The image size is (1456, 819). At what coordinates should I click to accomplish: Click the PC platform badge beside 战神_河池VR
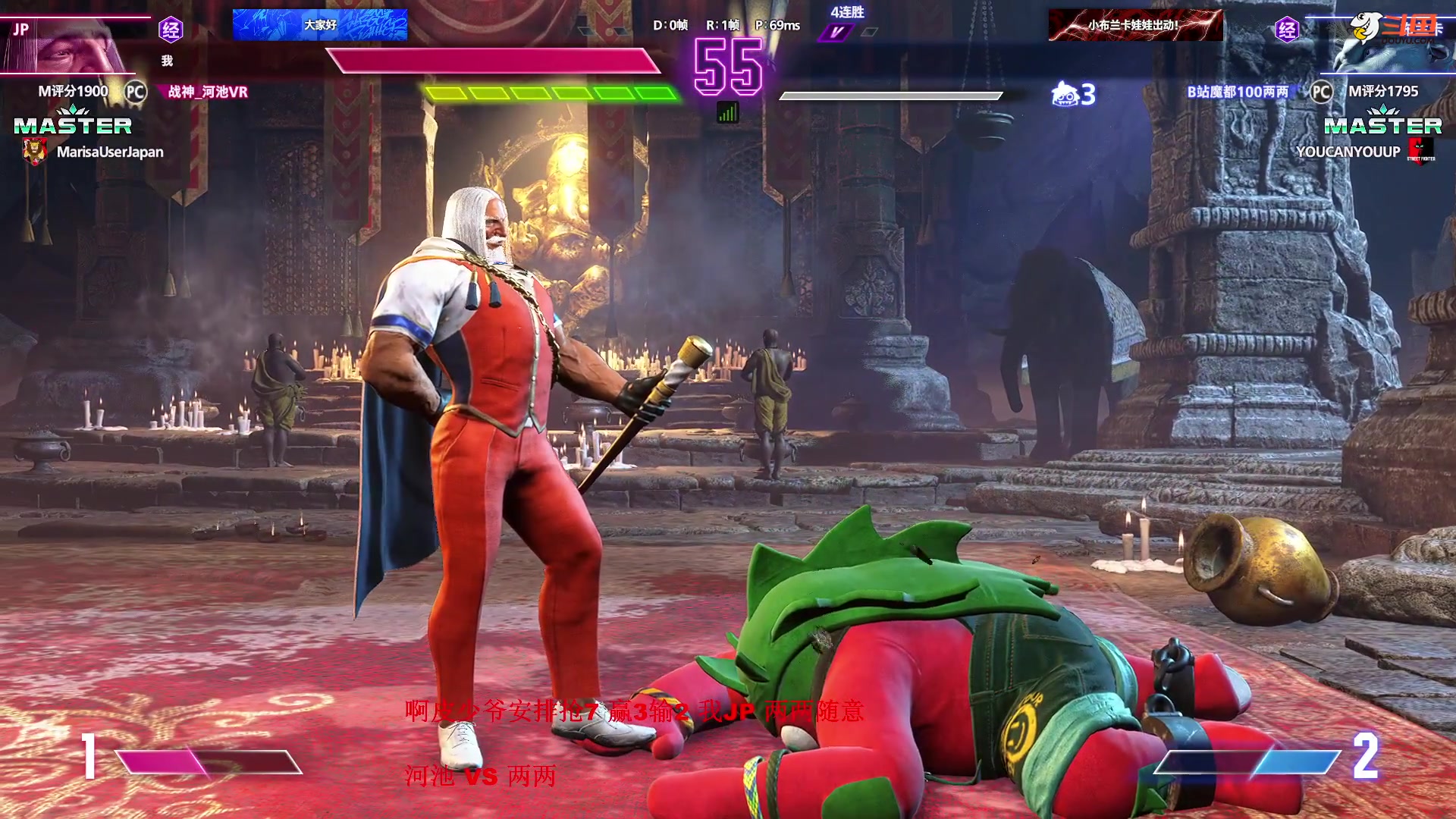pos(136,92)
